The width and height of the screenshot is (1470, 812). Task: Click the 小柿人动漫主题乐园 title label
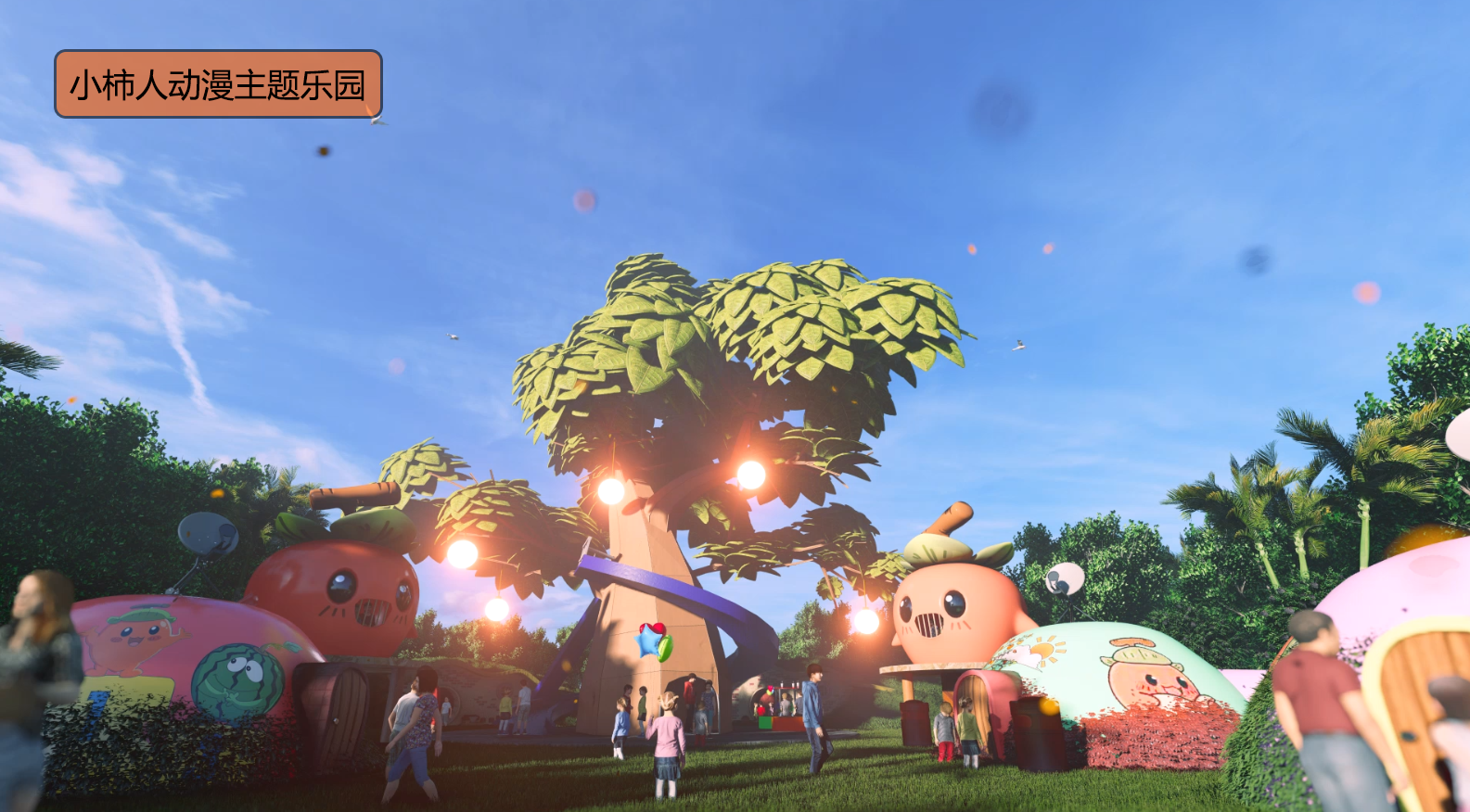pos(218,84)
